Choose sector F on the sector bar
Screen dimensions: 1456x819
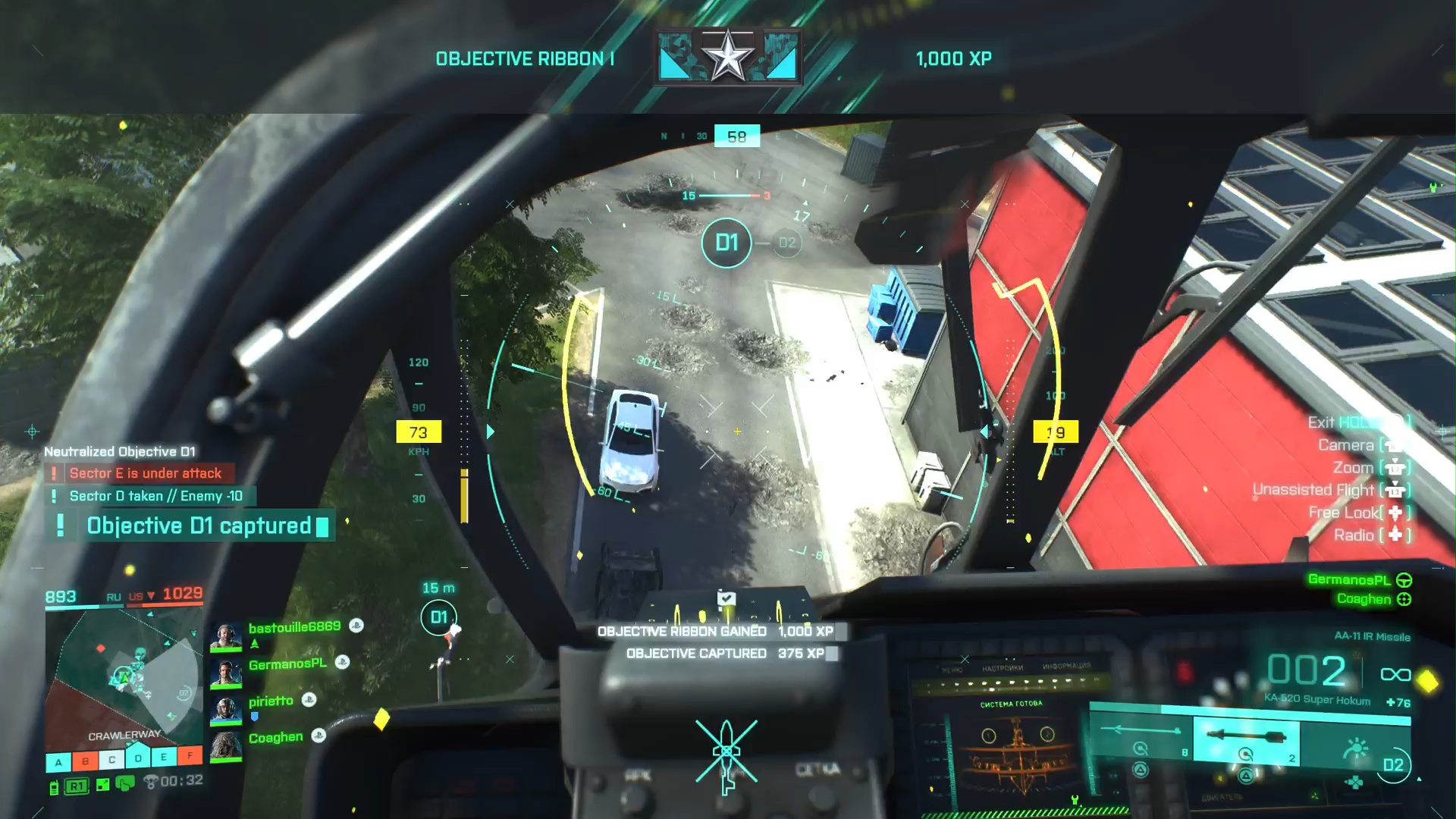pyautogui.click(x=190, y=755)
